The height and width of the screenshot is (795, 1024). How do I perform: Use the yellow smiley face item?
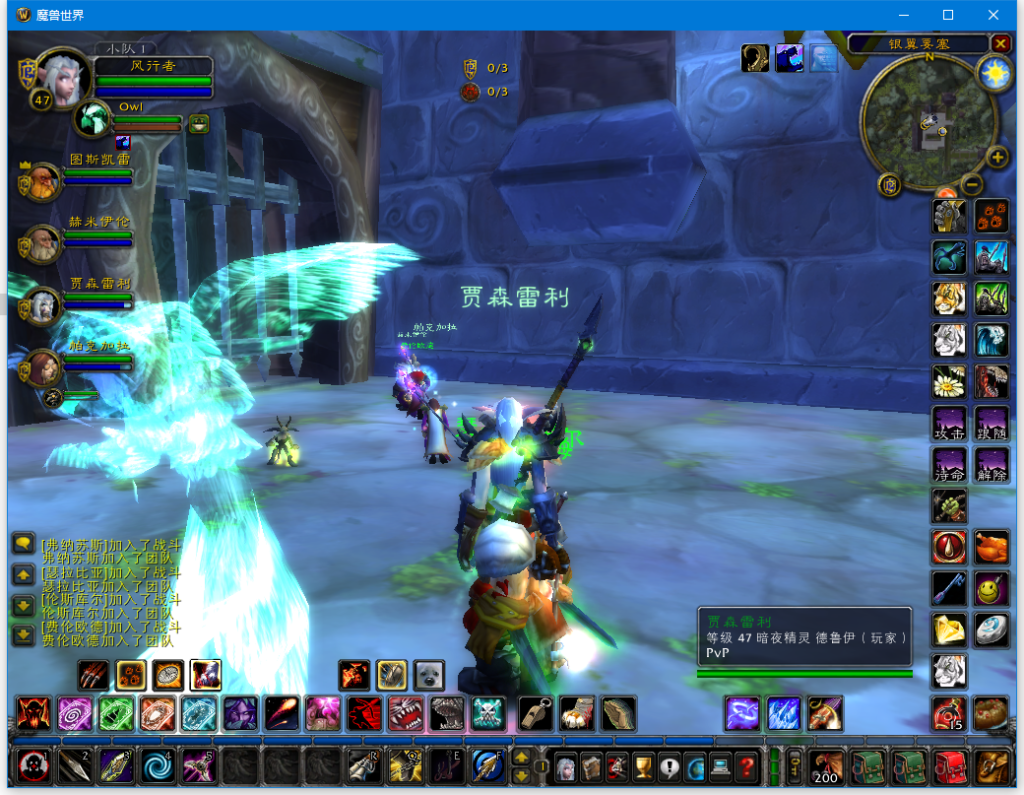coord(991,589)
